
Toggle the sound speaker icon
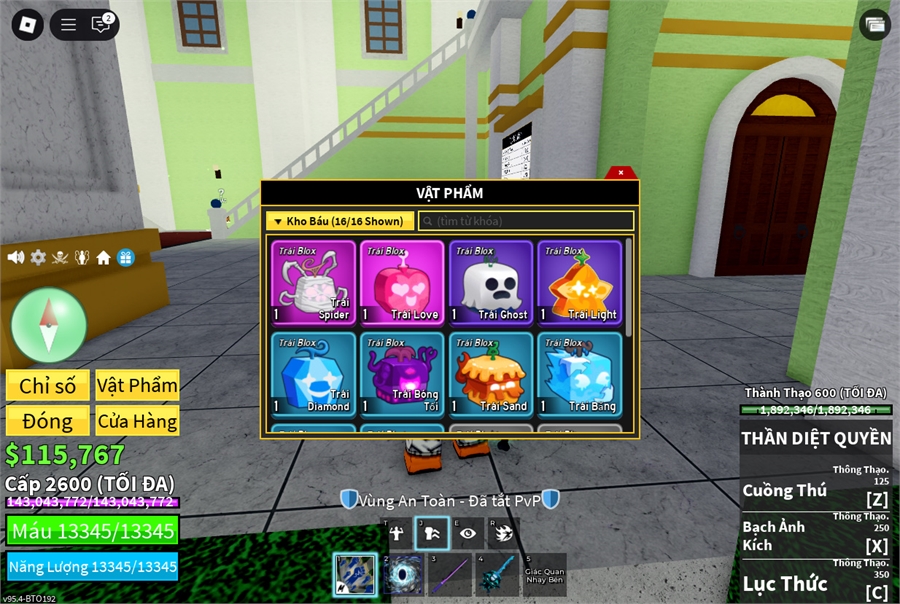pyautogui.click(x=16, y=258)
